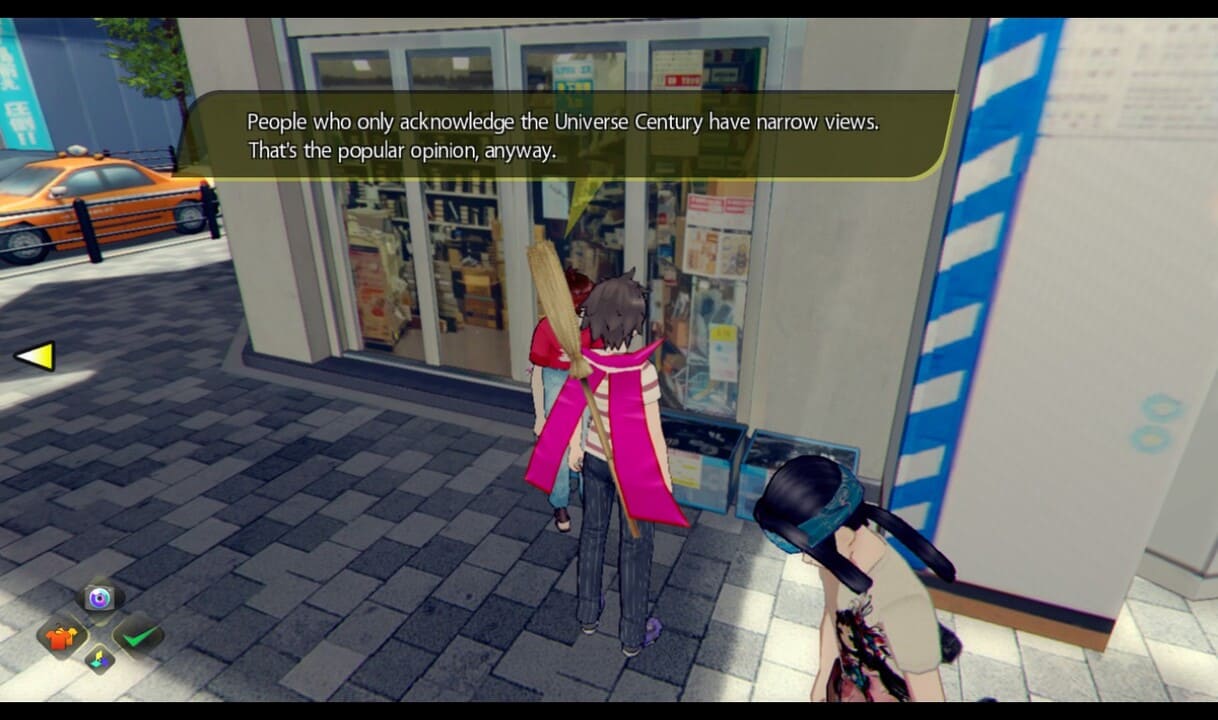
Task: Click the yellow left-pointing arrow marker
Action: tap(35, 356)
